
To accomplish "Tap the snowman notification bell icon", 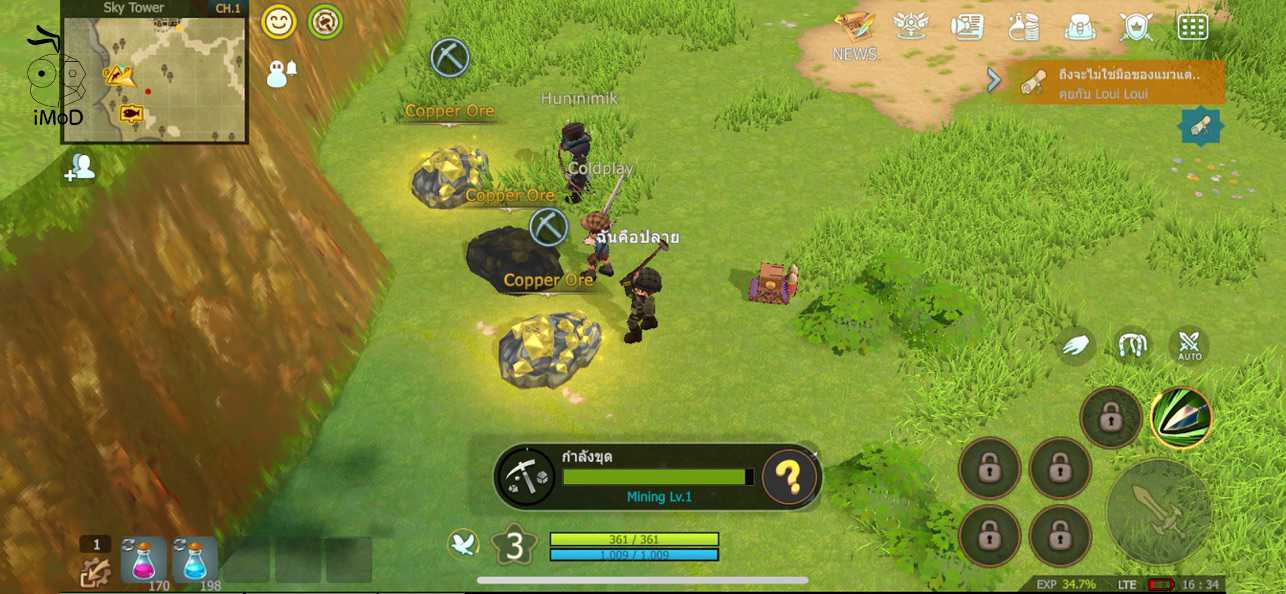I will (281, 73).
